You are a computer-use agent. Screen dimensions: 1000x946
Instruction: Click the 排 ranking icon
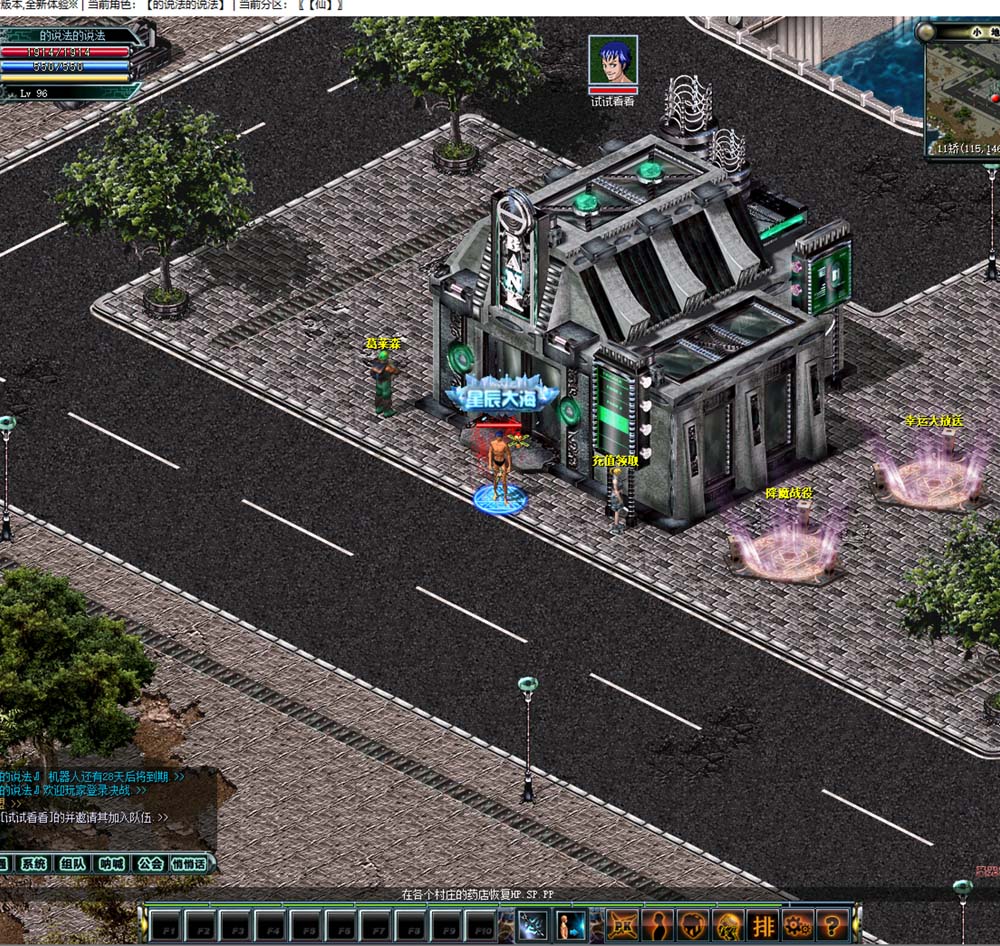(x=763, y=924)
